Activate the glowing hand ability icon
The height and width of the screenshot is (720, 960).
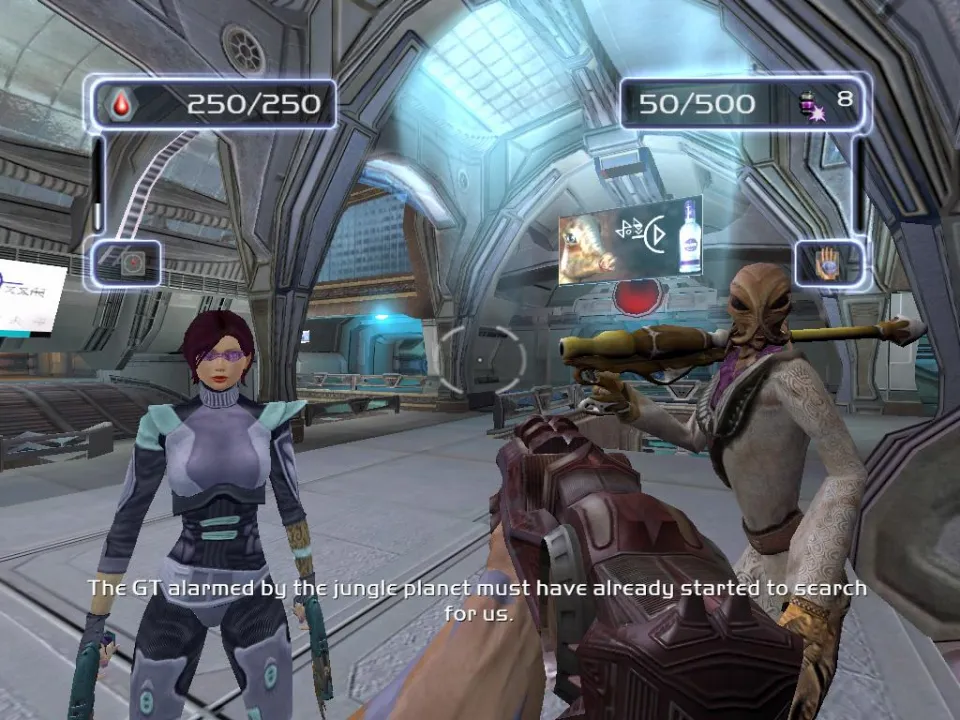click(827, 264)
